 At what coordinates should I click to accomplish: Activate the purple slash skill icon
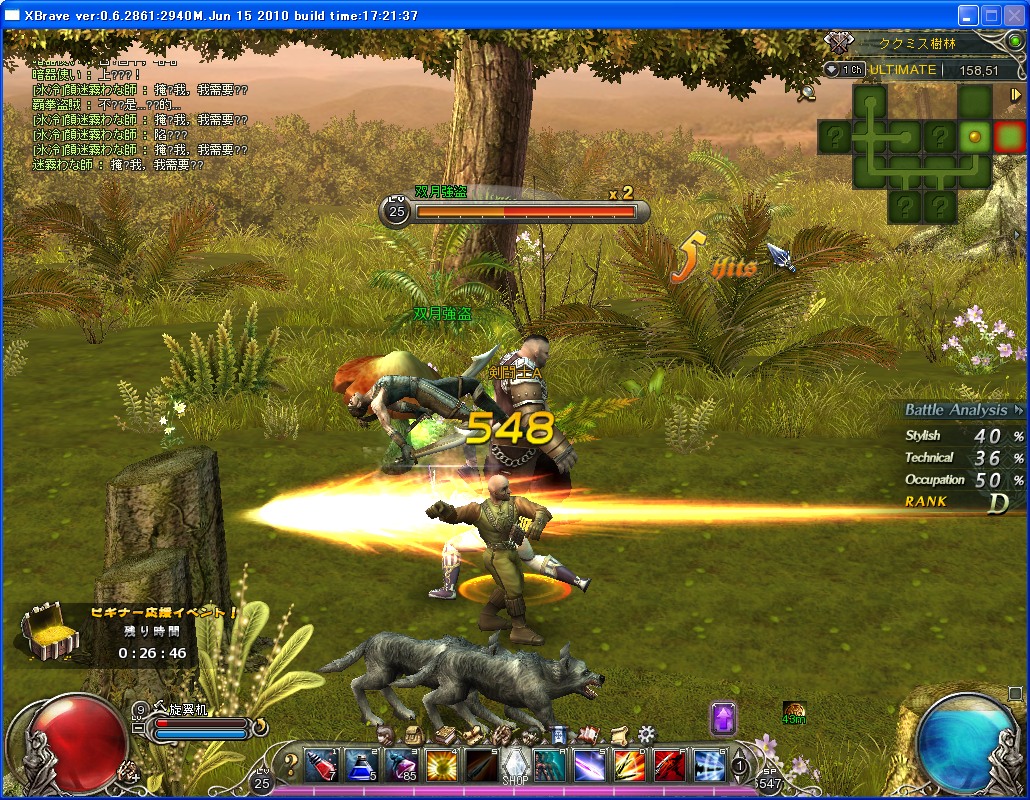pyautogui.click(x=588, y=765)
